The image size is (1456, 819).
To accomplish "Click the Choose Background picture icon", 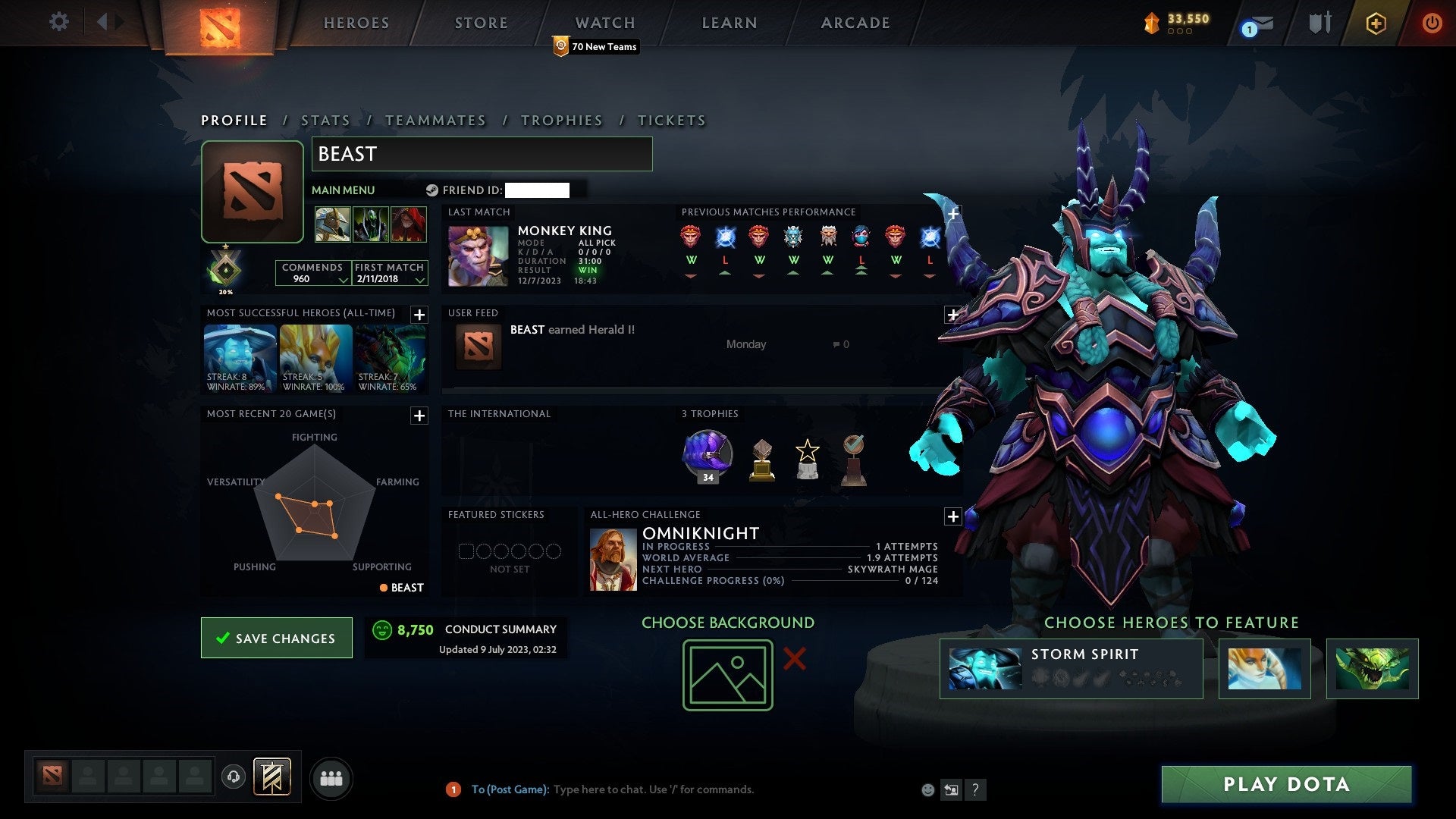I will click(726, 673).
